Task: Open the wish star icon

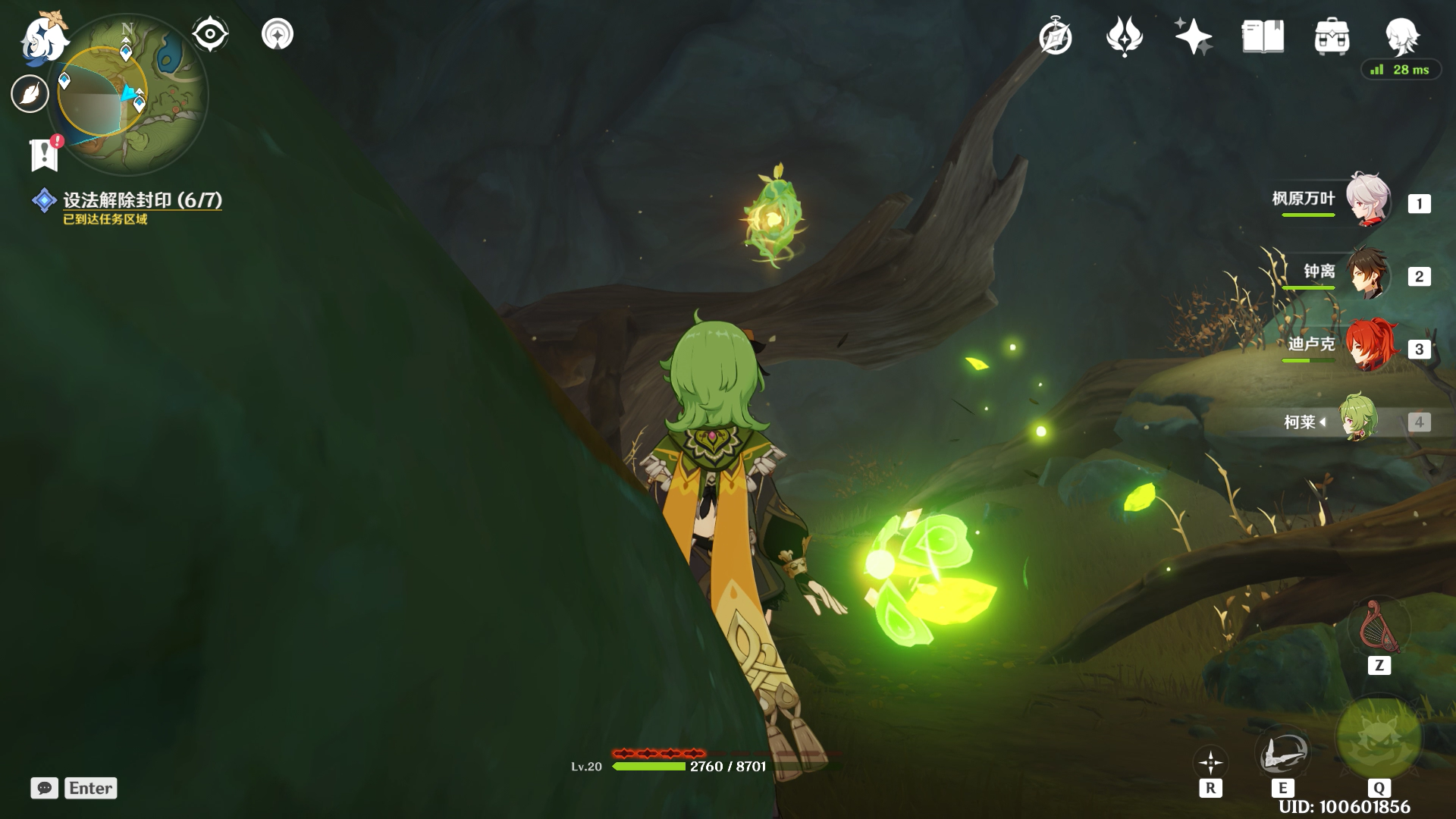Action: tap(1193, 37)
